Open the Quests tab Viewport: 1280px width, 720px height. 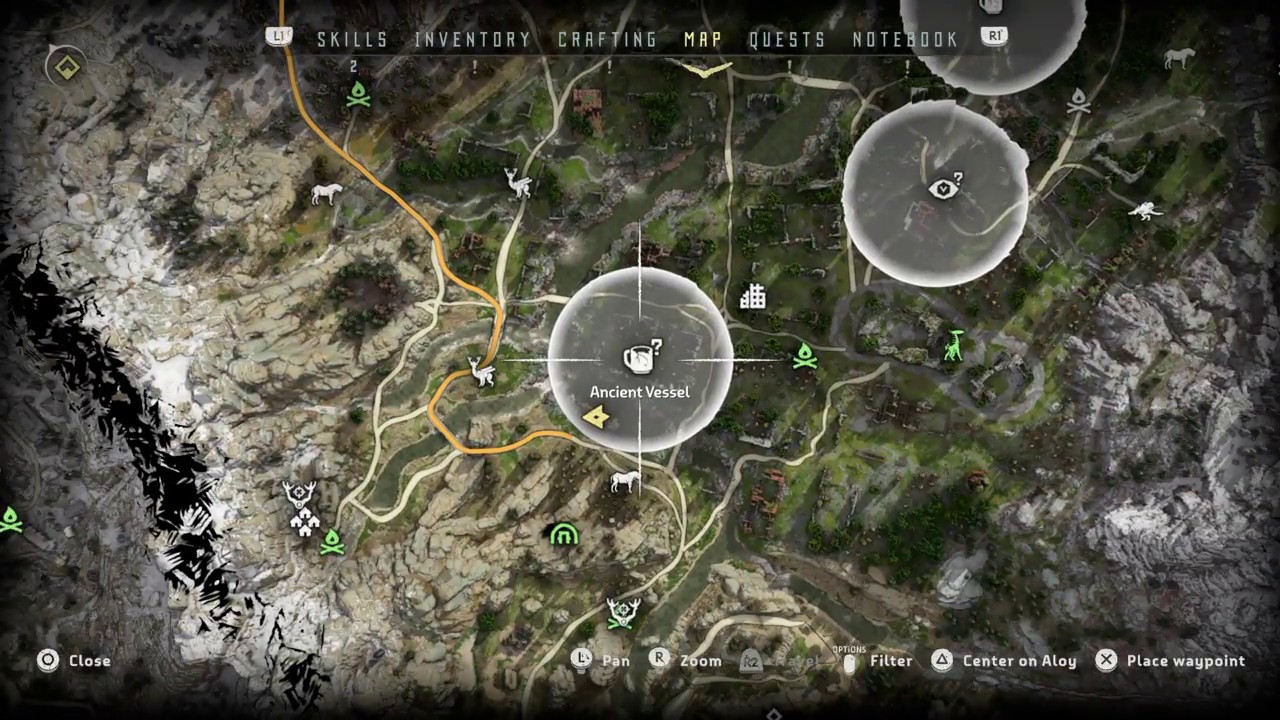(x=787, y=40)
